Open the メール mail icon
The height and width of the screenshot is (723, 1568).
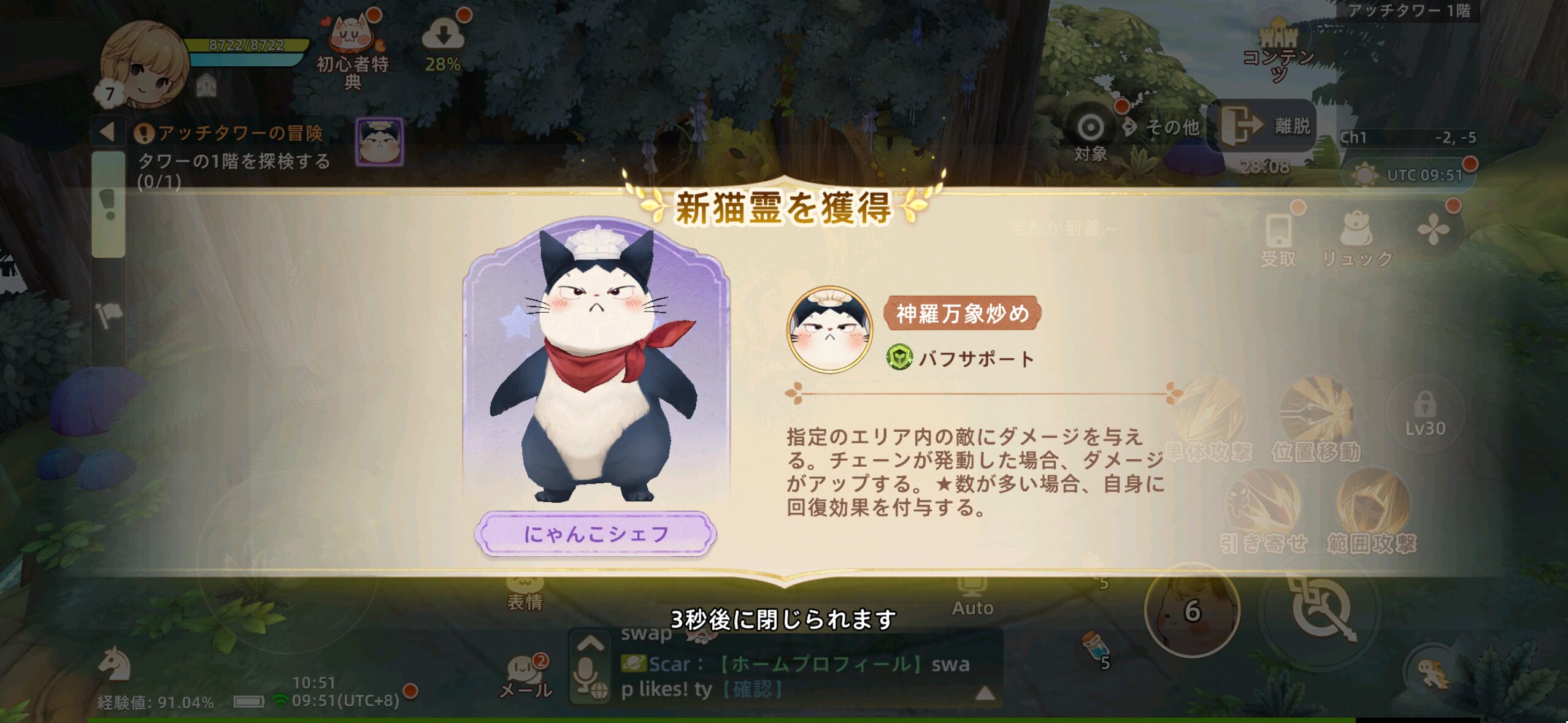pyautogui.click(x=525, y=675)
